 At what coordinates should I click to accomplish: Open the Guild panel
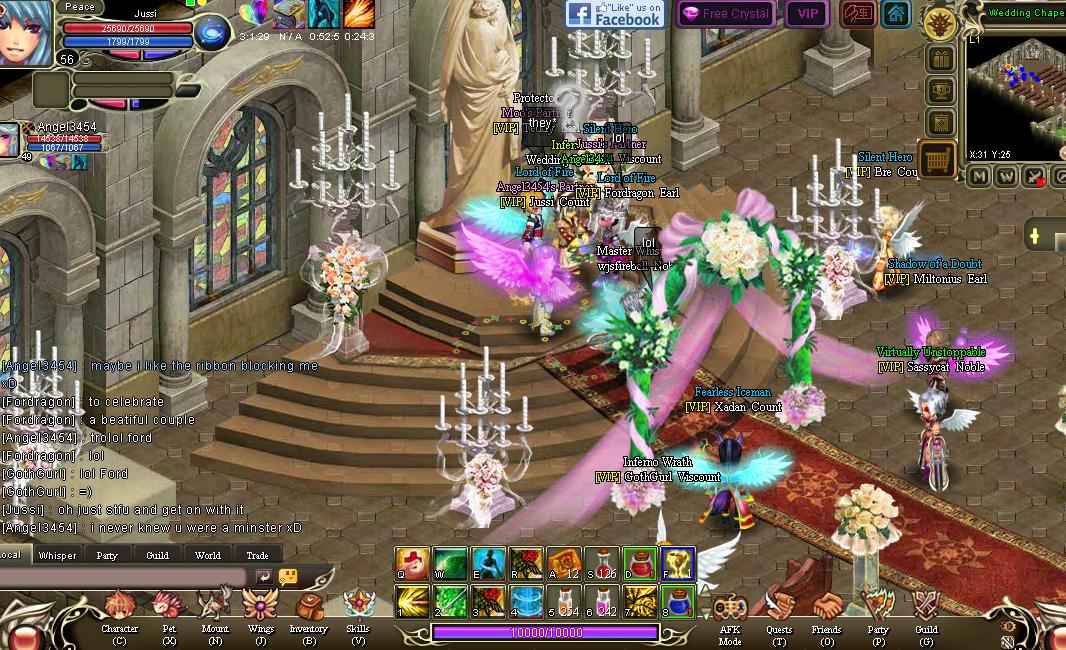coord(926,608)
